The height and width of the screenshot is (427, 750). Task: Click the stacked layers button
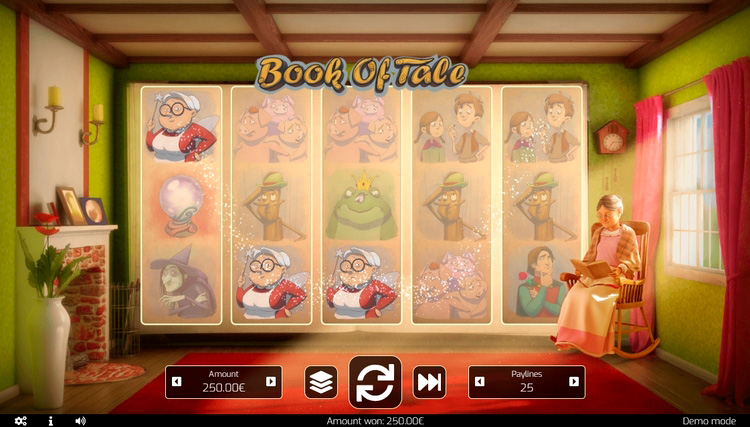(x=320, y=382)
